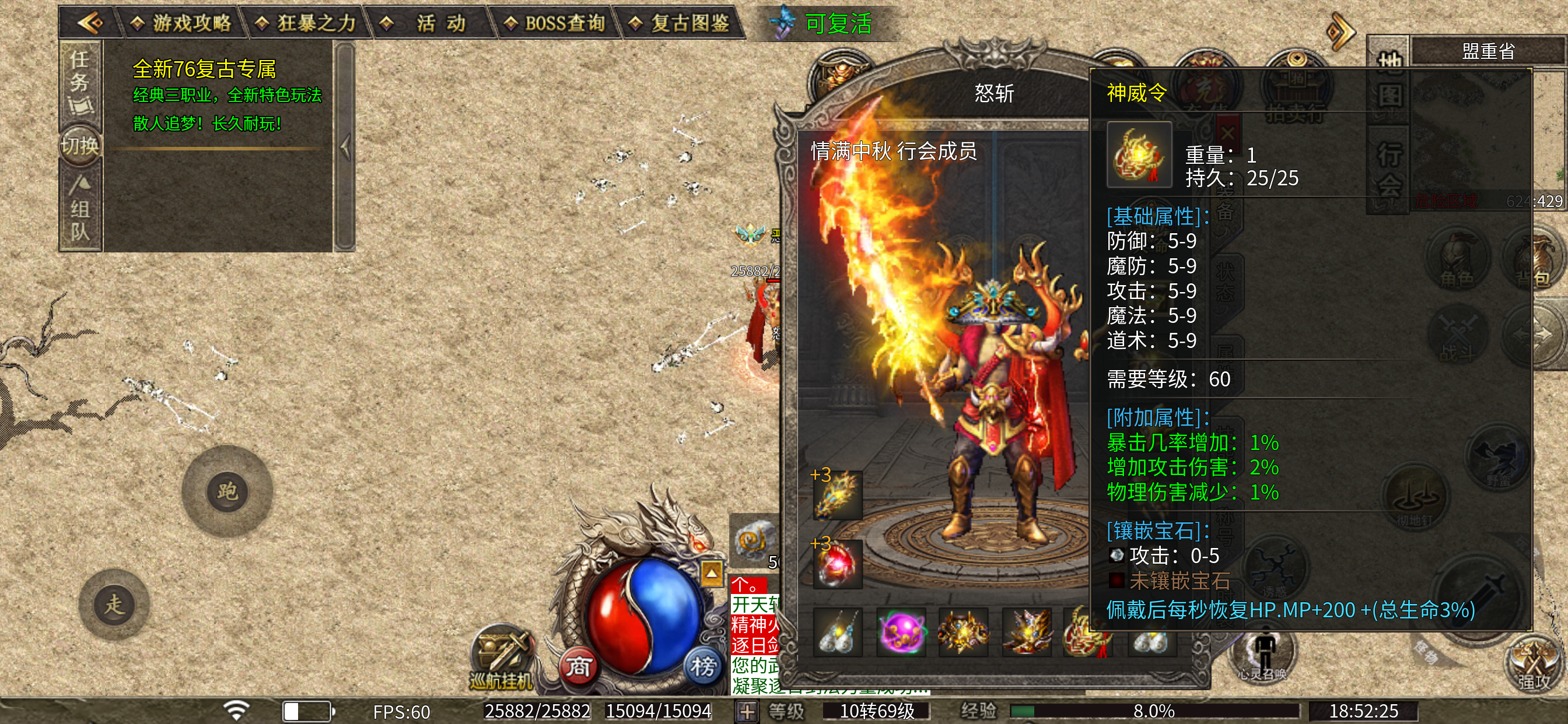Open the 商 shop button
Viewport: 1568px width, 724px height.
[577, 667]
